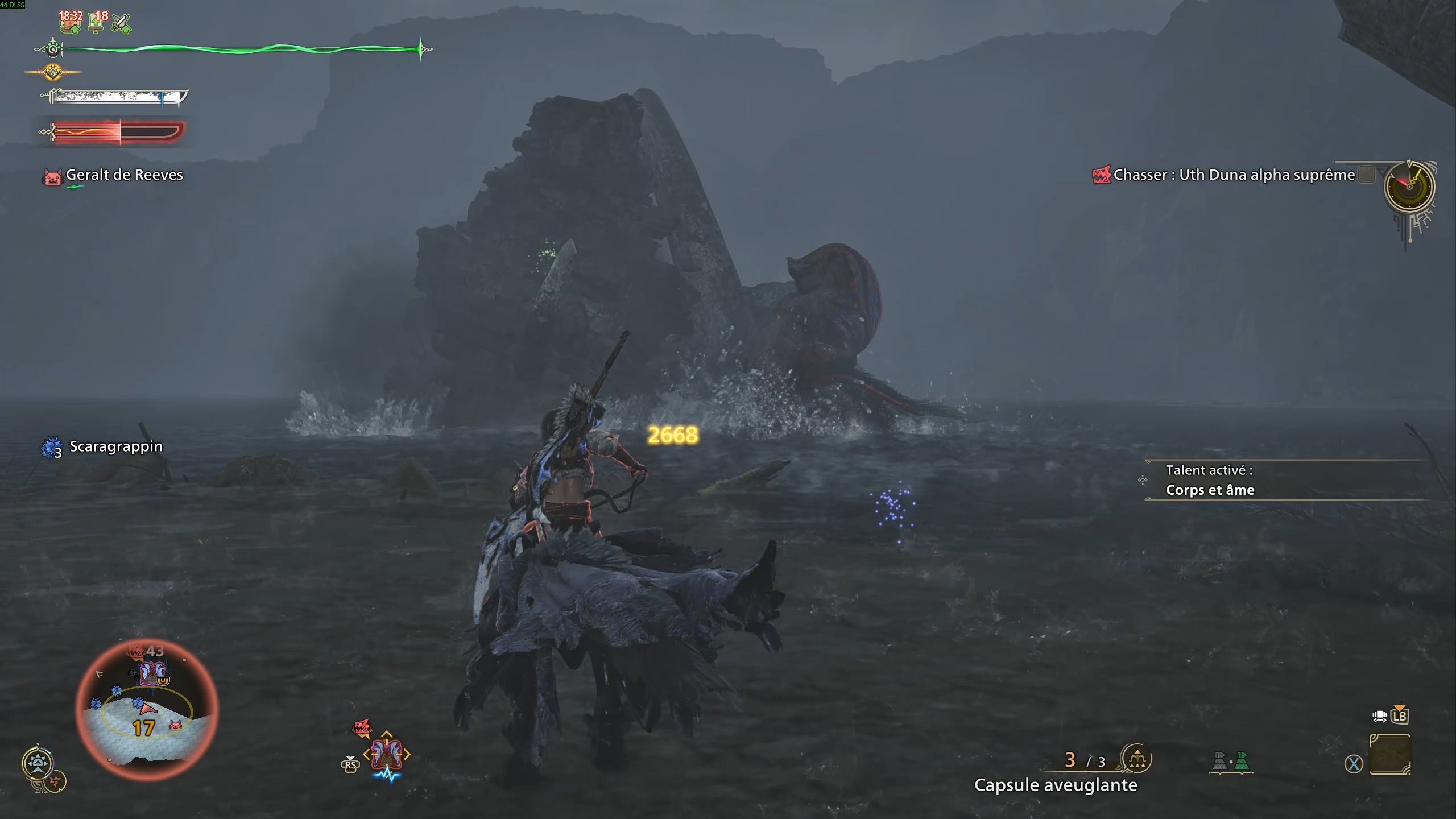Viewport: 1456px width, 819px height.
Task: Open the right chevron of the target selector
Action: point(406,754)
